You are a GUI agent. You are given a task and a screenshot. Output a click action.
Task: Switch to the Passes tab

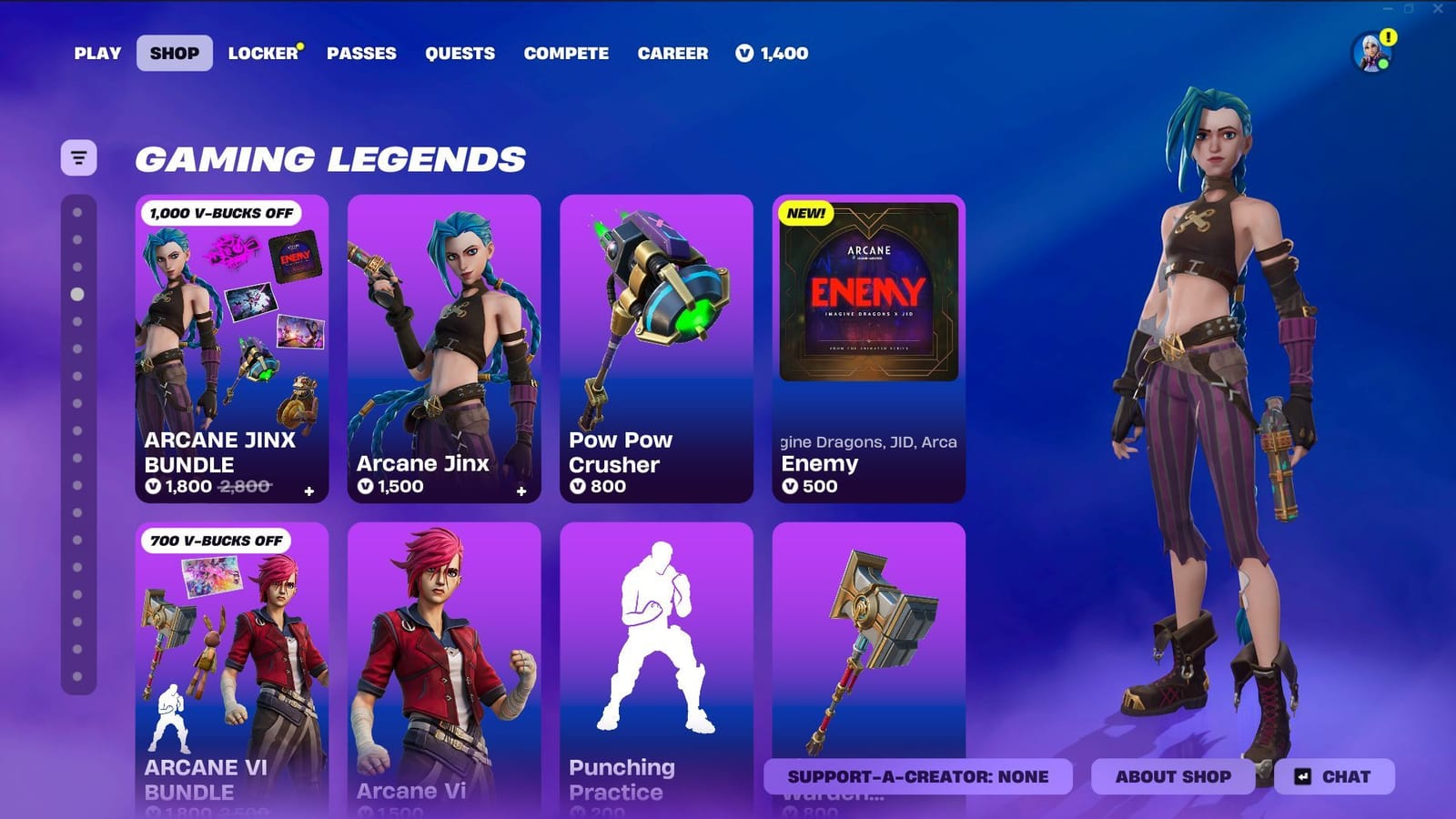coord(361,54)
